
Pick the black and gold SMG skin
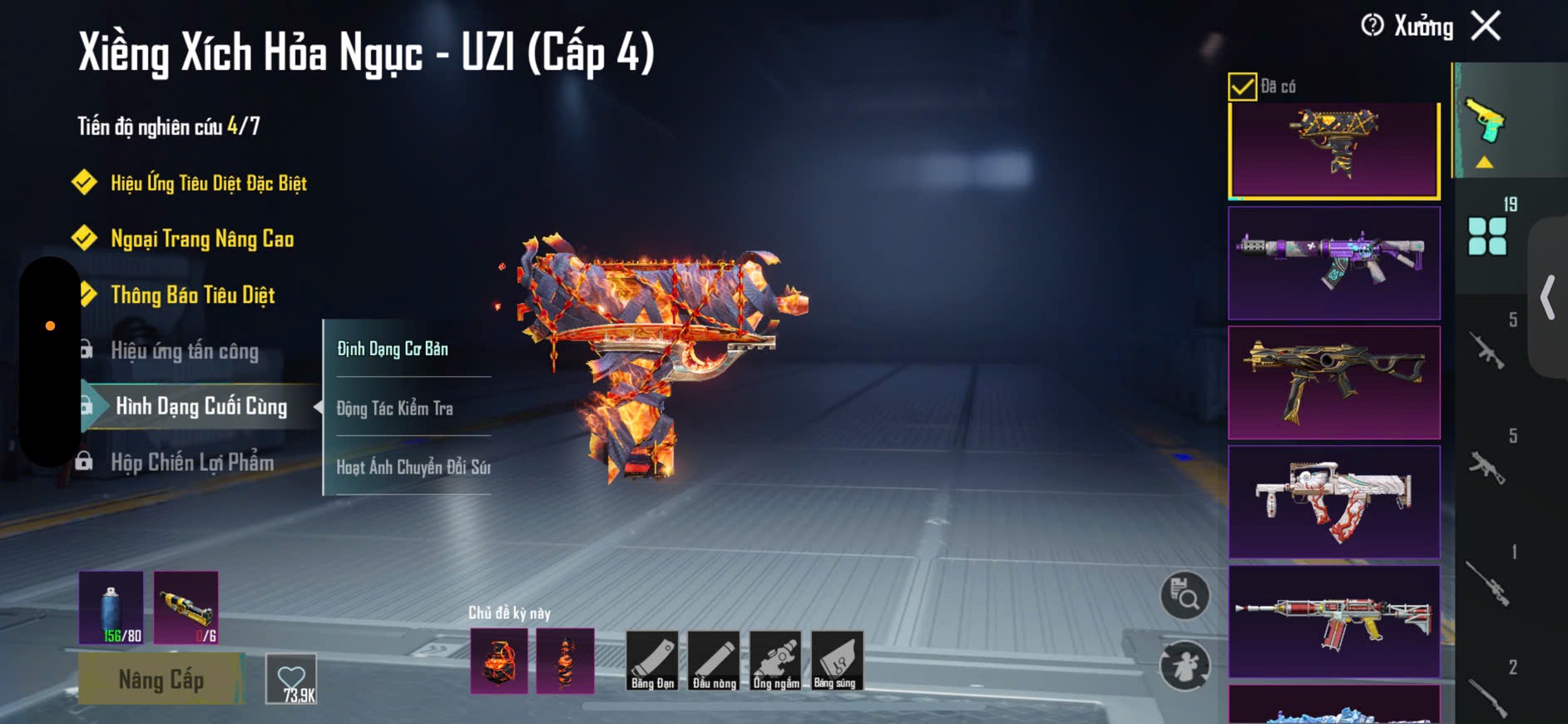click(1333, 383)
